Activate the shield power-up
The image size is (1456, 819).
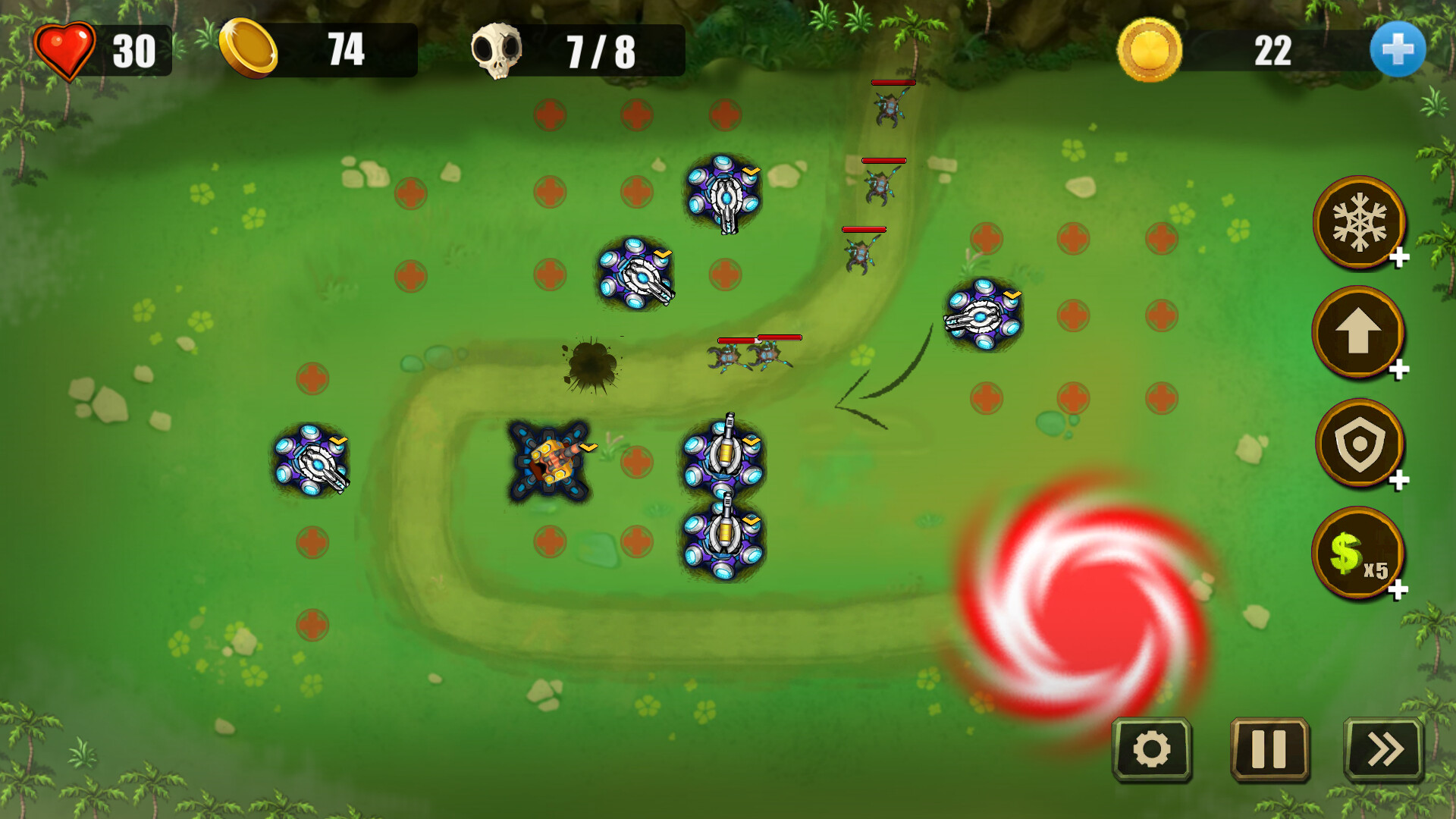pyautogui.click(x=1360, y=444)
